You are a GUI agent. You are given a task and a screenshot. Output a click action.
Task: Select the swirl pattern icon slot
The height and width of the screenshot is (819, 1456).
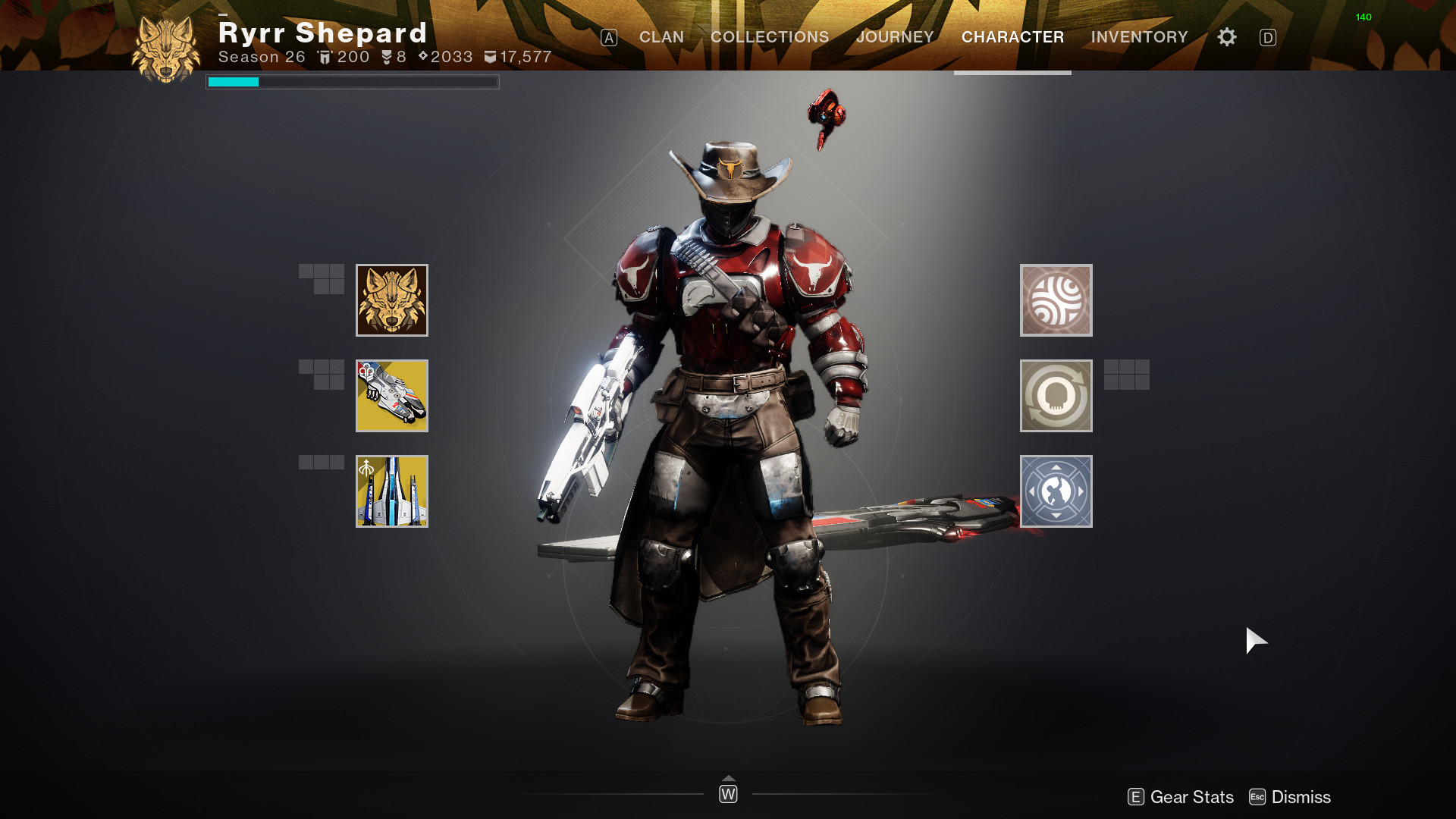pyautogui.click(x=1056, y=300)
